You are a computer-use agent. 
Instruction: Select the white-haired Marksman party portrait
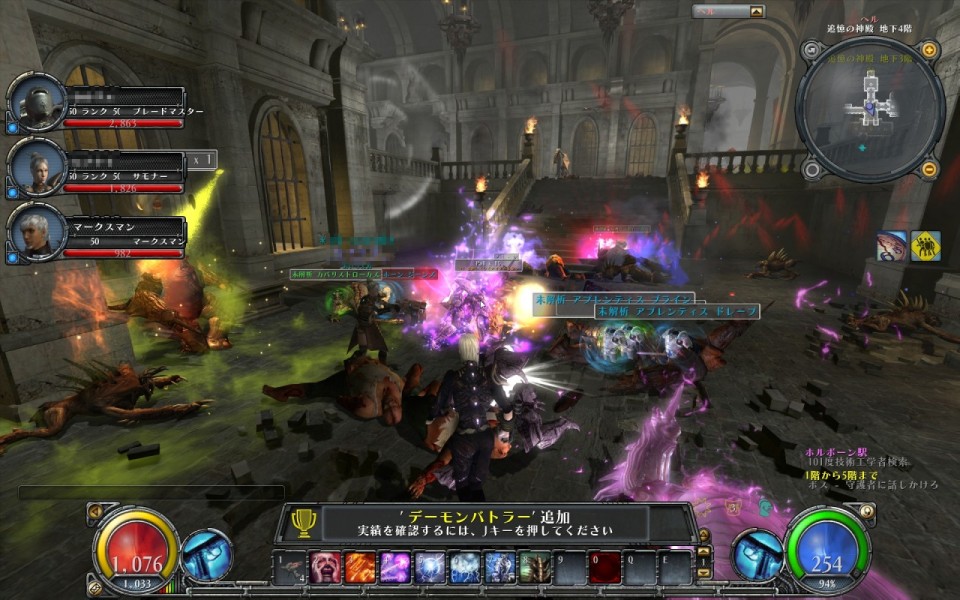click(x=37, y=232)
